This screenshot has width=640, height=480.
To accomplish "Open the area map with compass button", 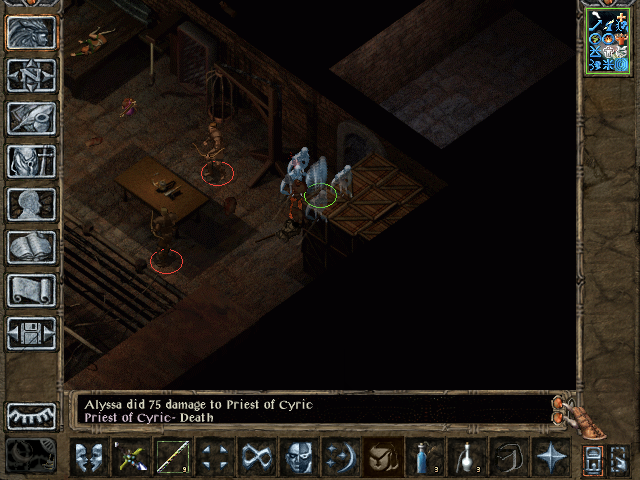I will tap(32, 75).
